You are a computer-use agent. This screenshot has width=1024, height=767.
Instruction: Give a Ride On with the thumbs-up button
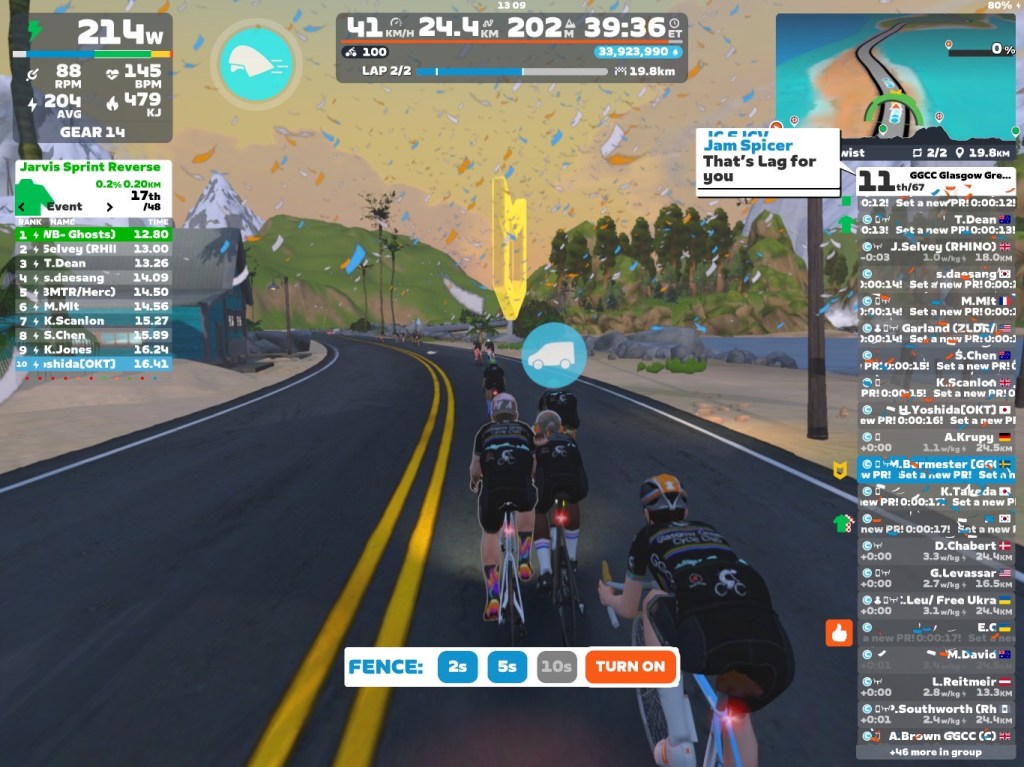[838, 632]
